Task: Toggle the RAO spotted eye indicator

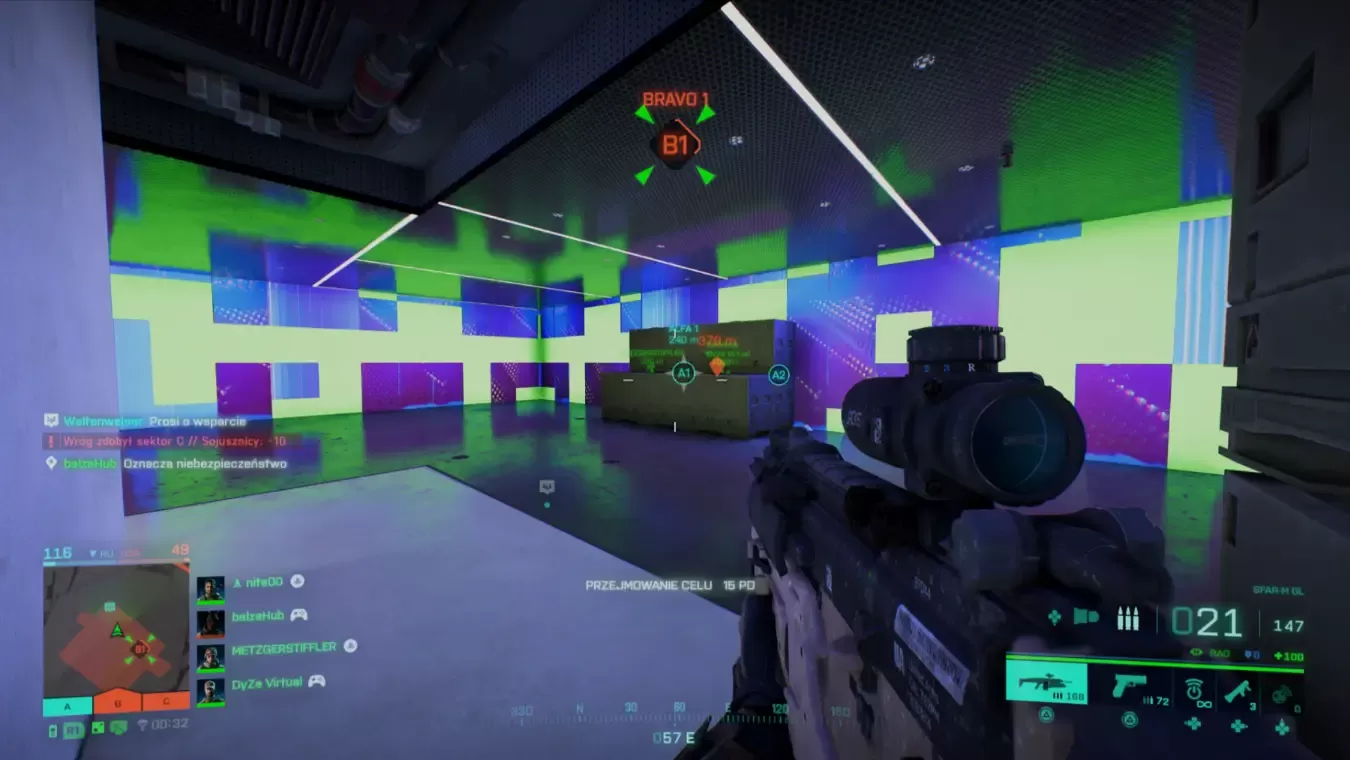Action: pos(1197,653)
